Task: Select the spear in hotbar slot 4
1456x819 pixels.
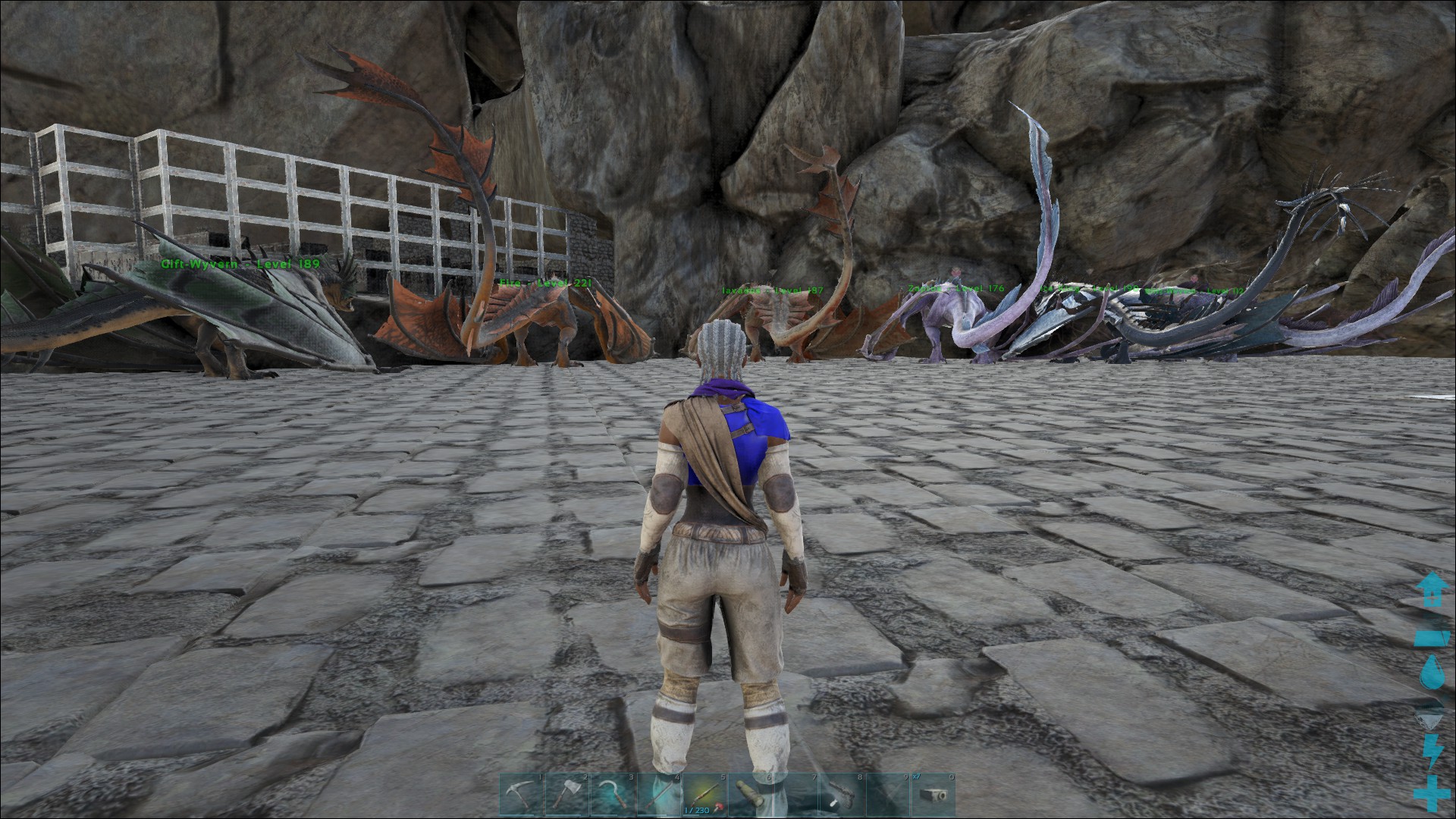Action: 658,795
